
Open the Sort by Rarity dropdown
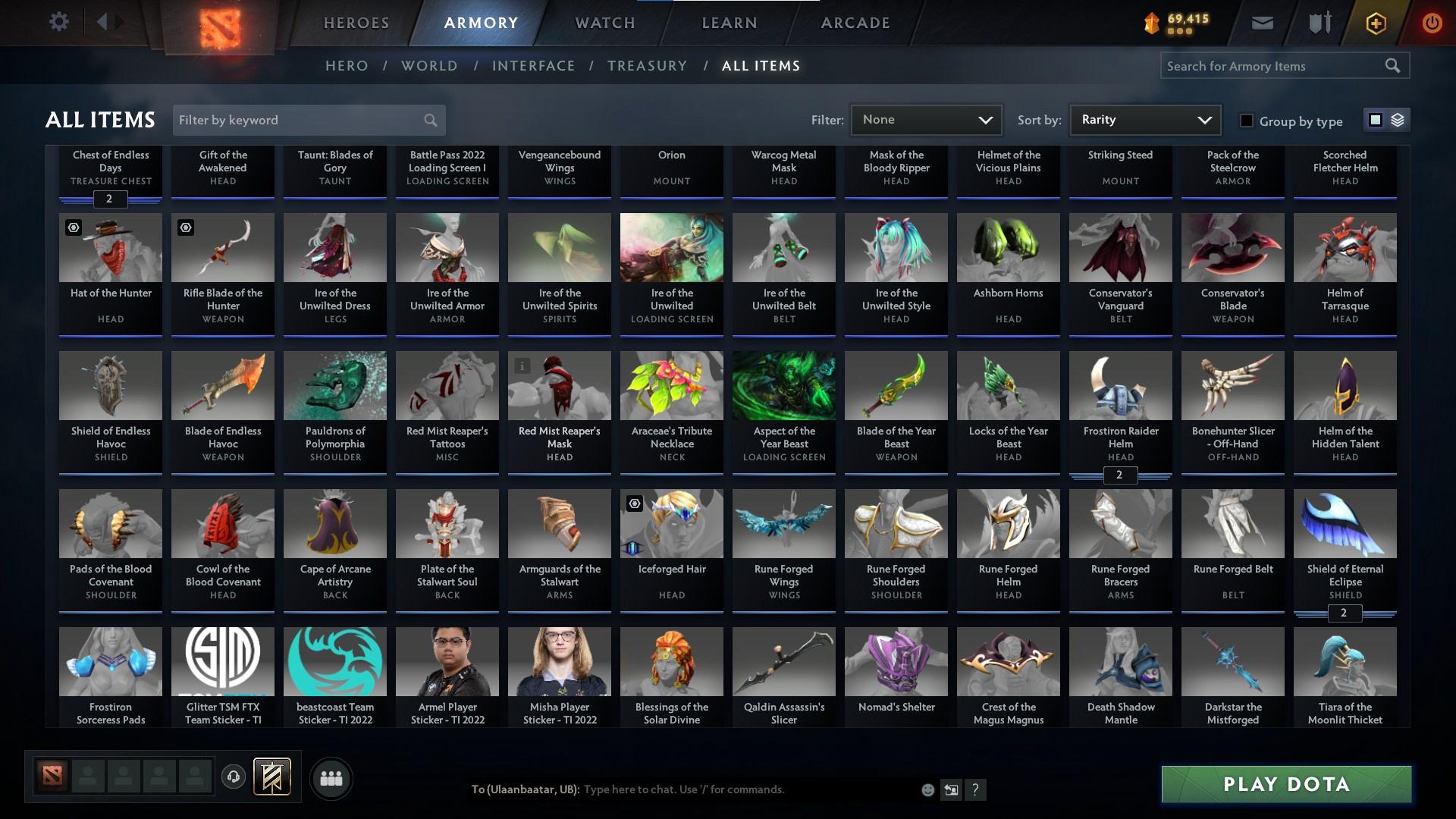pyautogui.click(x=1144, y=119)
